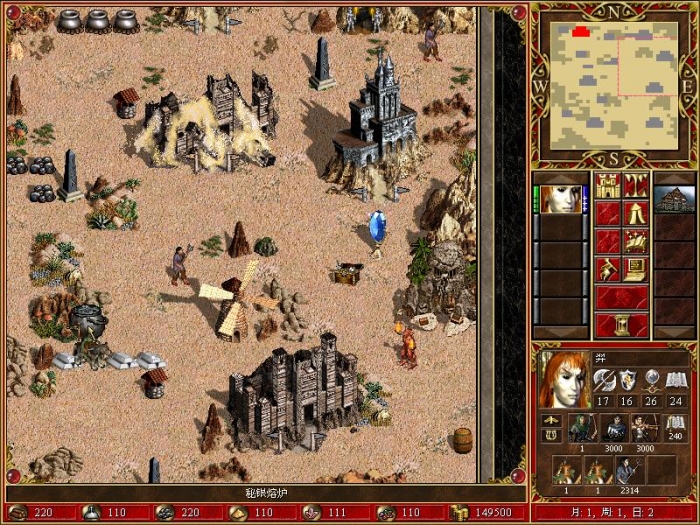Open the Kingdom Overview castle button
The height and width of the screenshot is (525, 700).
(608, 185)
